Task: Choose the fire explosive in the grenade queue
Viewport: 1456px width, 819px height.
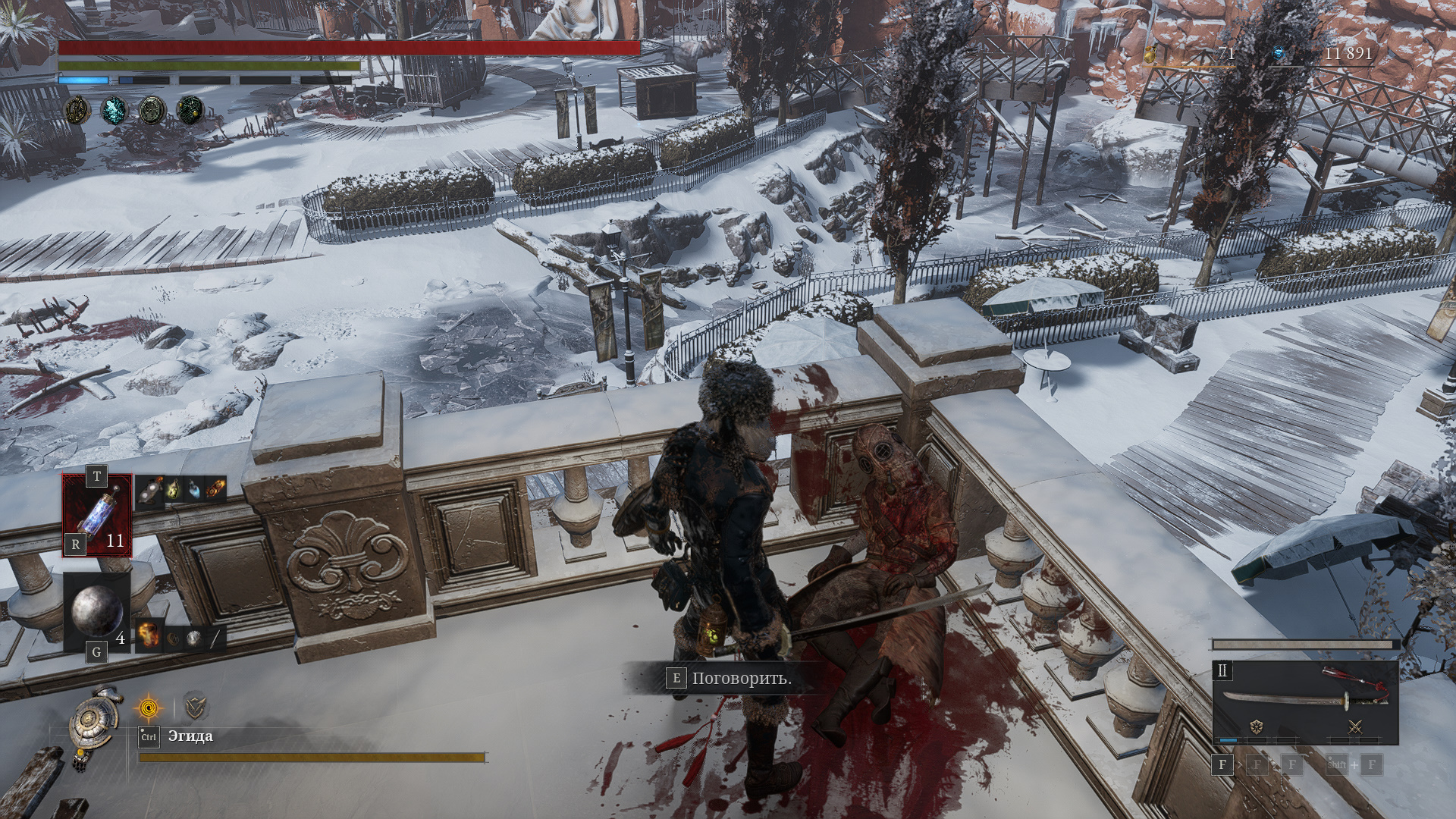Action: [x=149, y=635]
